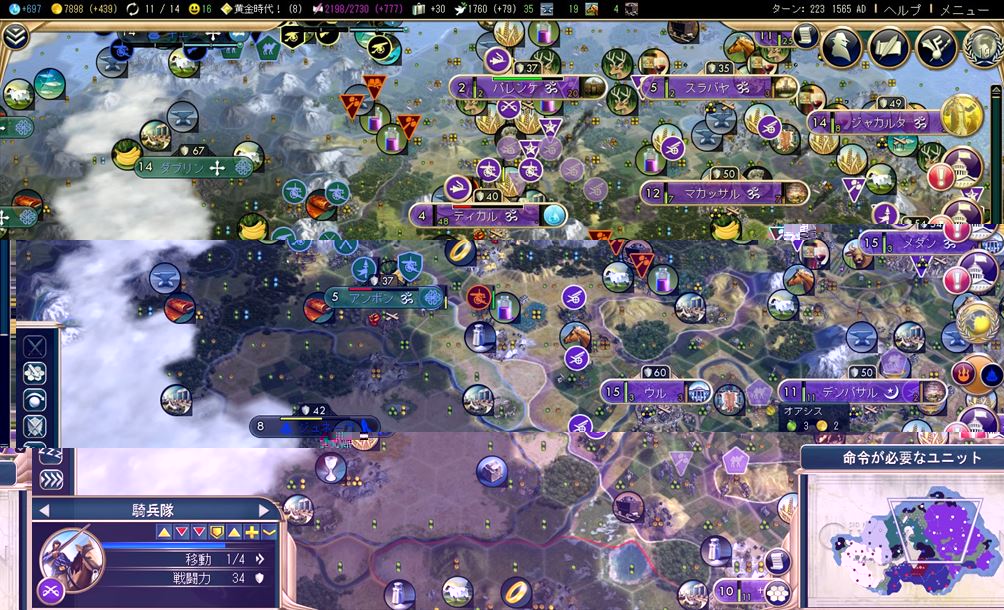
Task: Select the ウル city banner
Action: pos(656,393)
